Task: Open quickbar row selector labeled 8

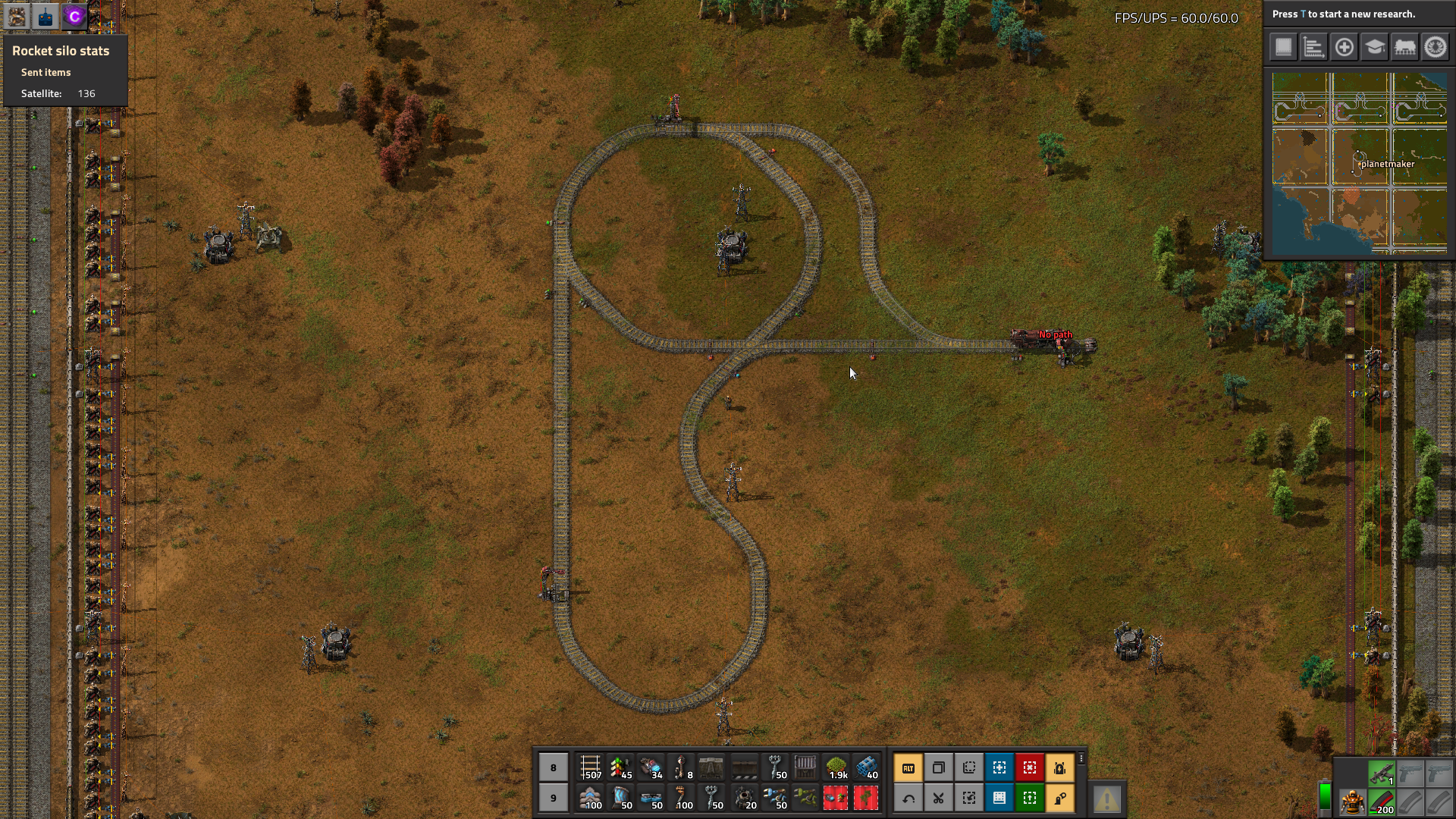Action: pos(553,767)
